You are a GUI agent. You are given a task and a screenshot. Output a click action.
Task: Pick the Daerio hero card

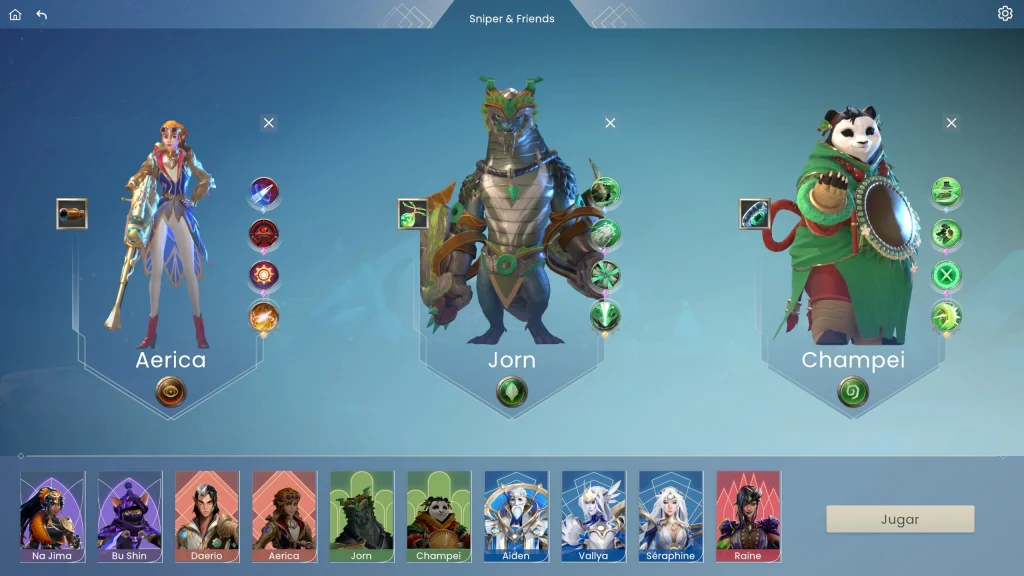pos(207,516)
